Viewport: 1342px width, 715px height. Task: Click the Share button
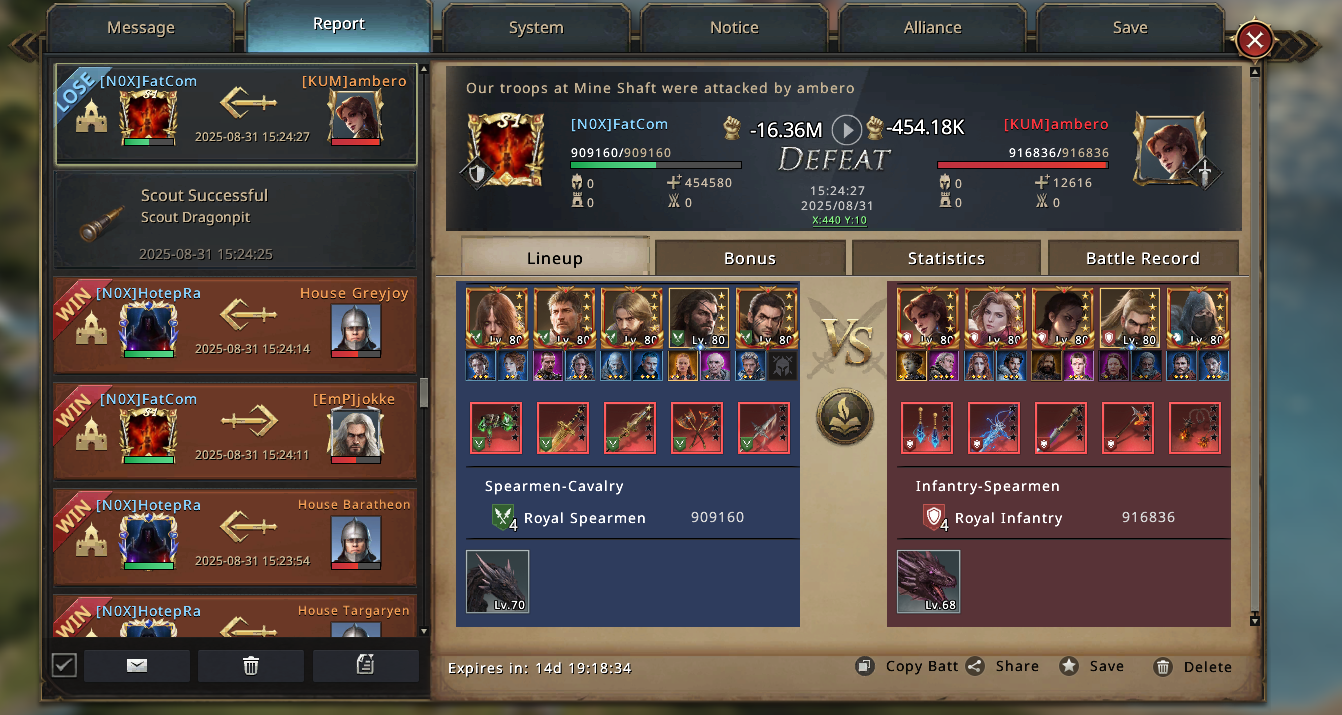[x=1004, y=666]
